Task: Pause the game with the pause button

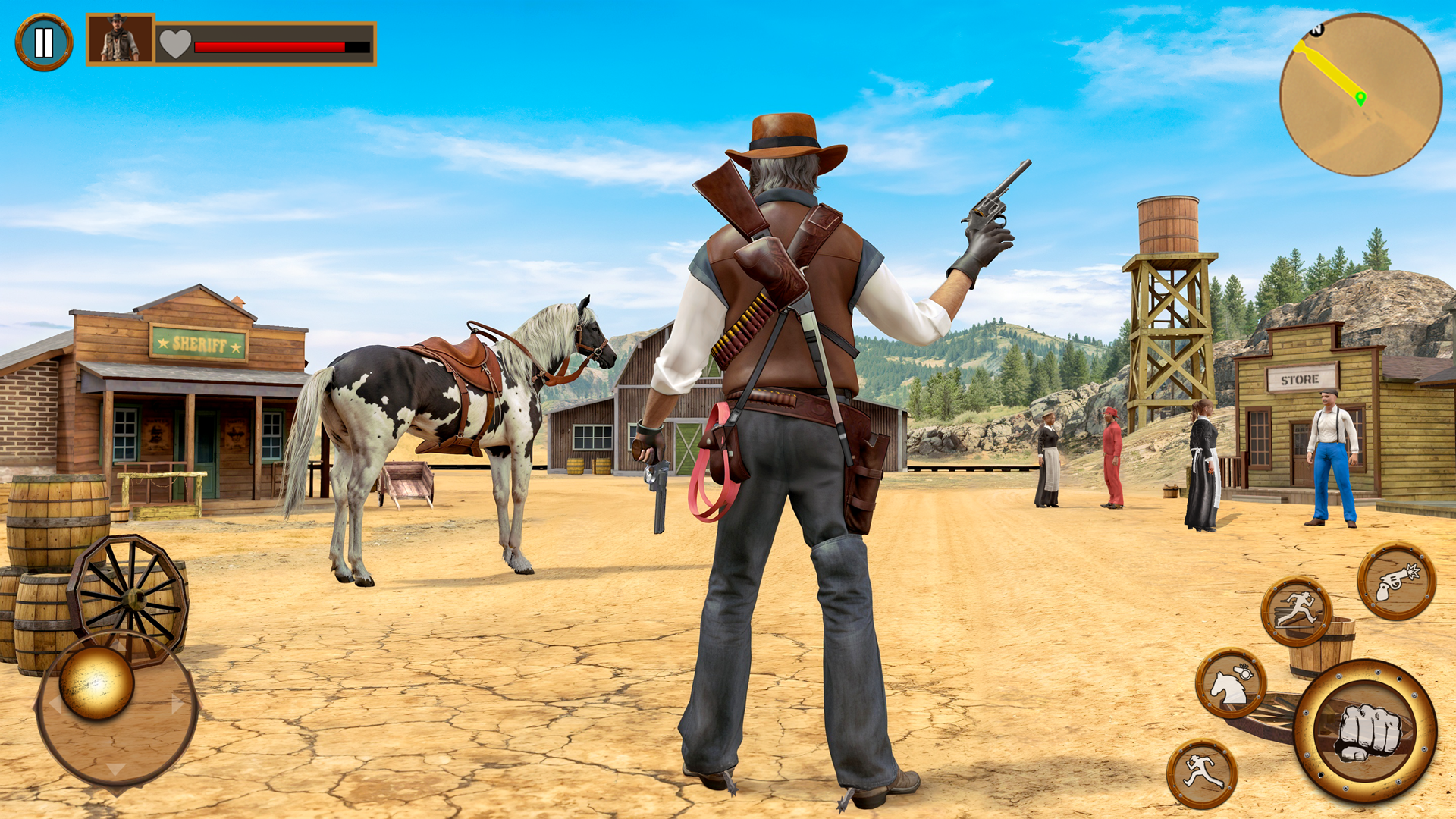Action: pos(44,42)
